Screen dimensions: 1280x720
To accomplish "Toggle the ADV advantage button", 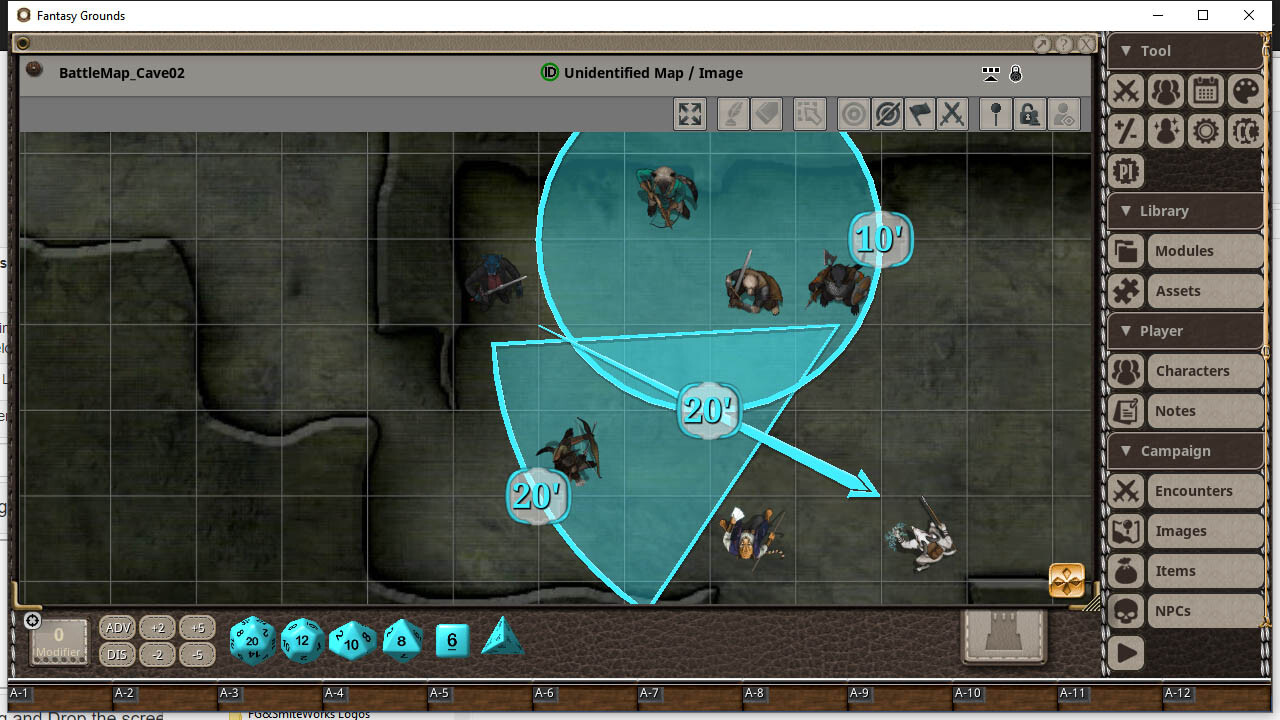I will coord(117,627).
